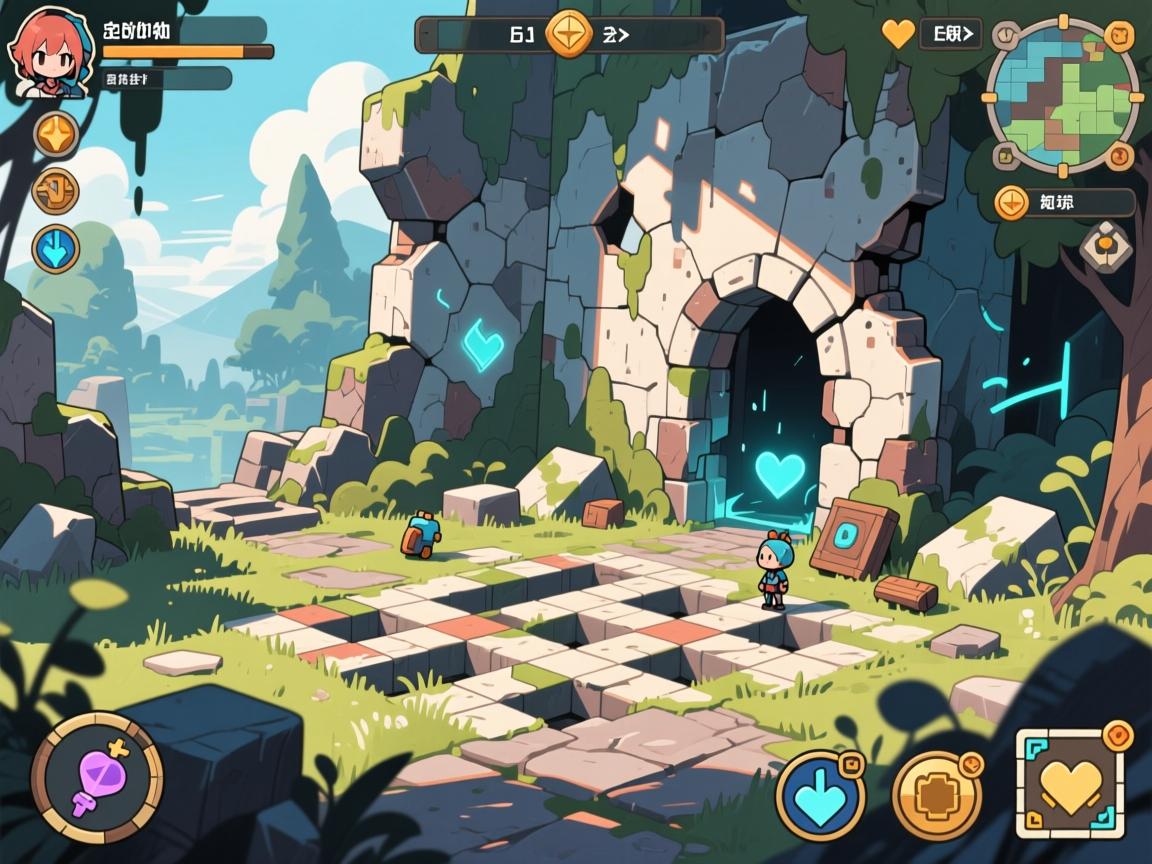The height and width of the screenshot is (864, 1152).
Task: Click the gold coin emblem at top center
Action: click(x=569, y=34)
